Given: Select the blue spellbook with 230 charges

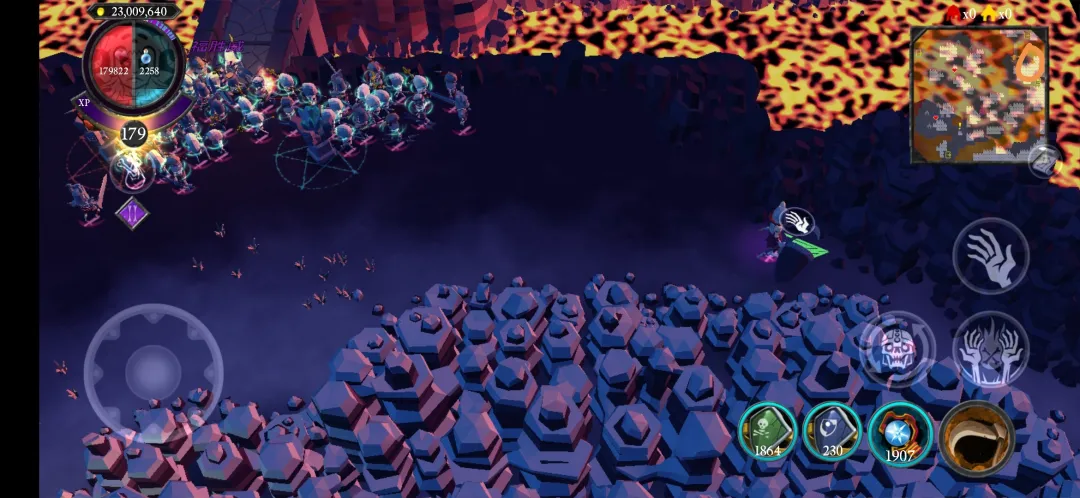Looking at the screenshot, I should 832,432.
